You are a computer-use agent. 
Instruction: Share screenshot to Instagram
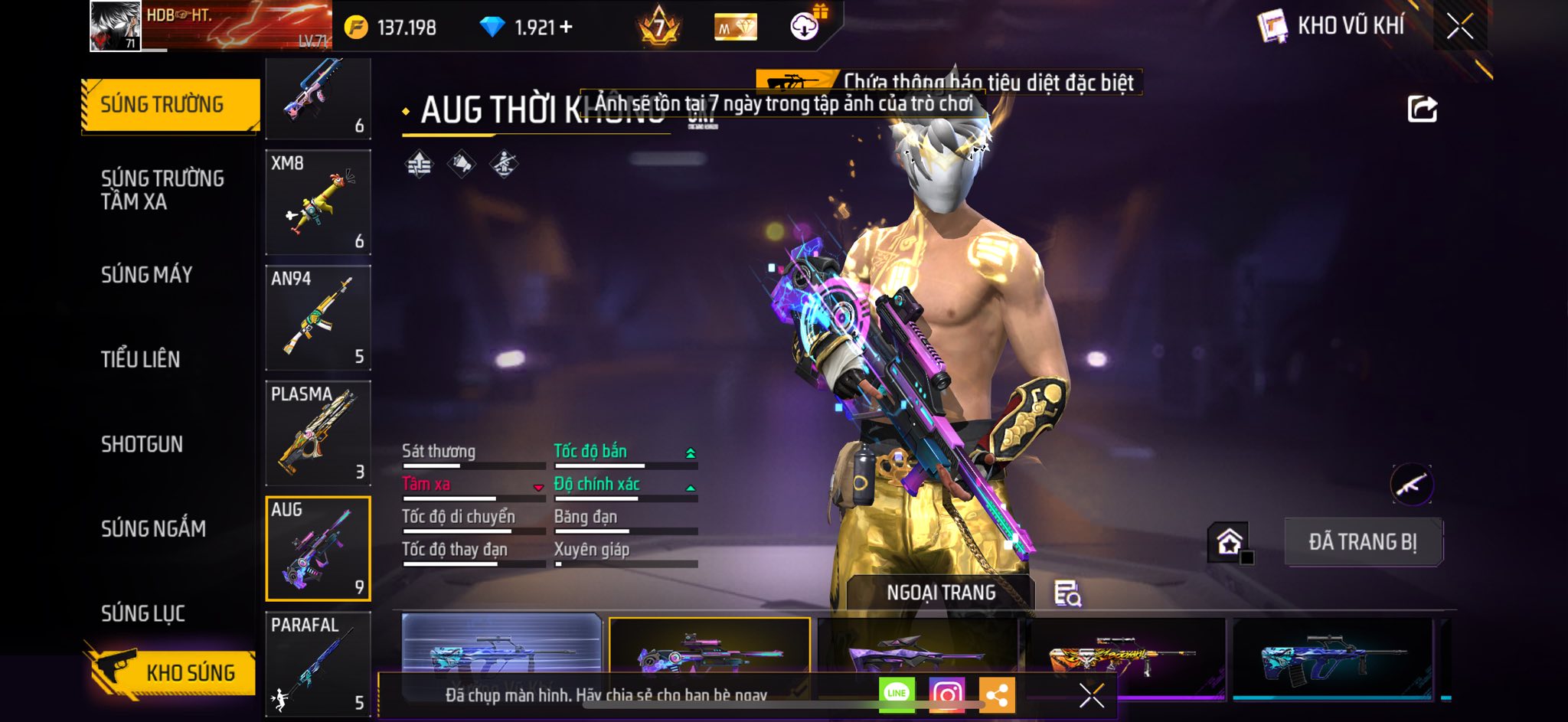947,694
